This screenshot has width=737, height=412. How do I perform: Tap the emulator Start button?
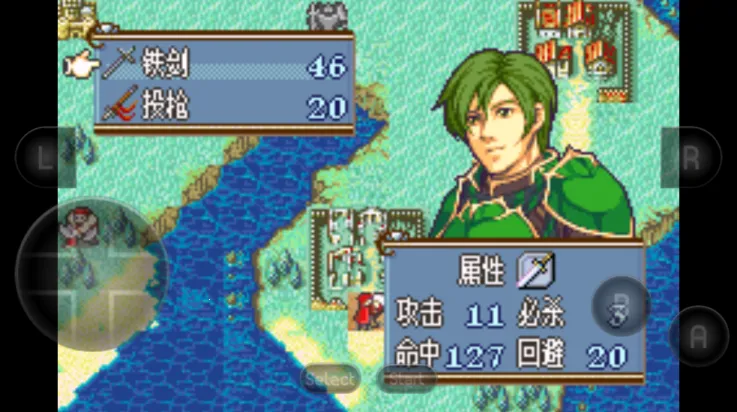pyautogui.click(x=405, y=379)
